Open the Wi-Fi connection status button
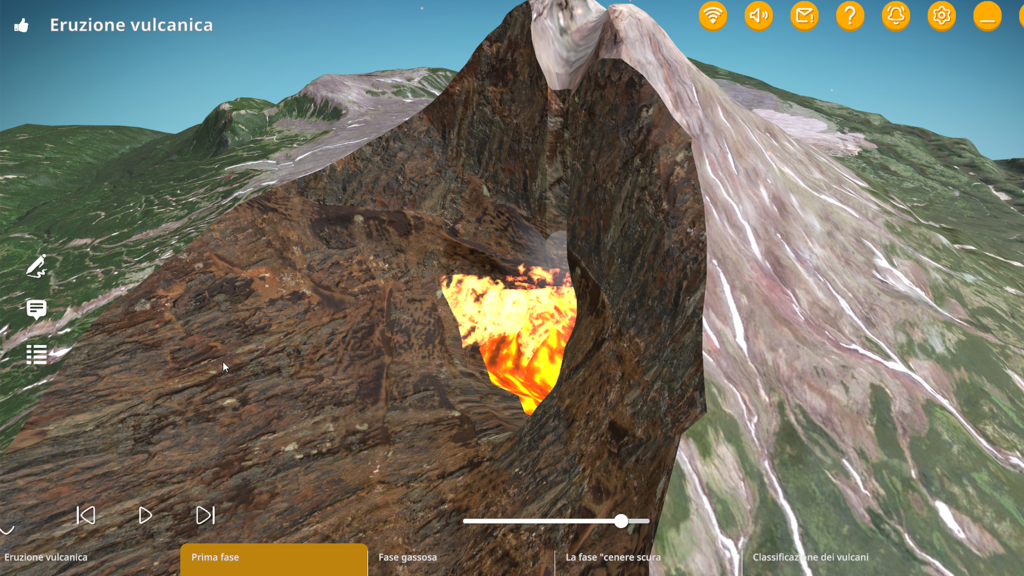This screenshot has width=1024, height=576. tap(713, 15)
